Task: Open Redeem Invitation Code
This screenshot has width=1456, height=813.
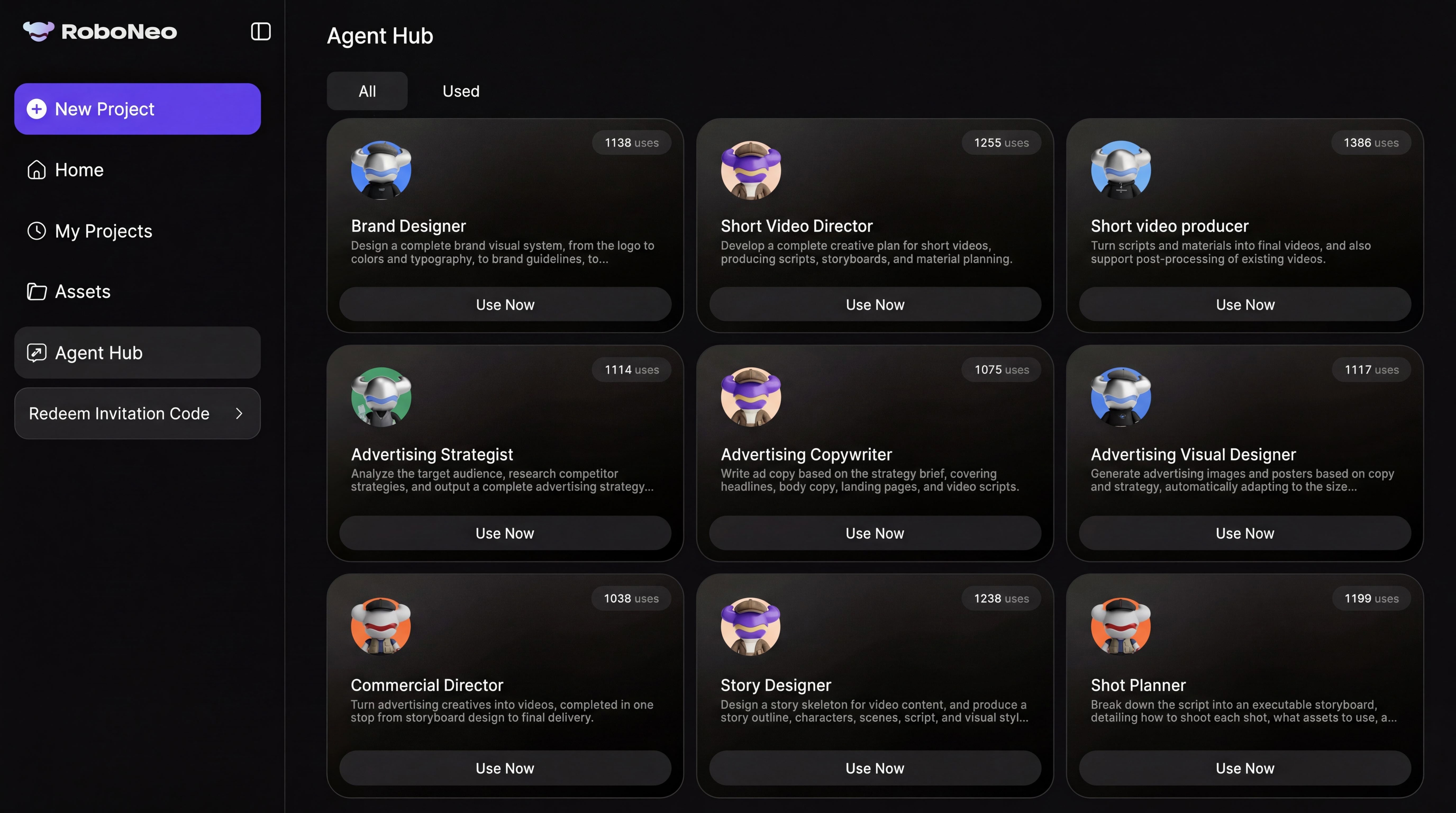Action: click(x=119, y=413)
